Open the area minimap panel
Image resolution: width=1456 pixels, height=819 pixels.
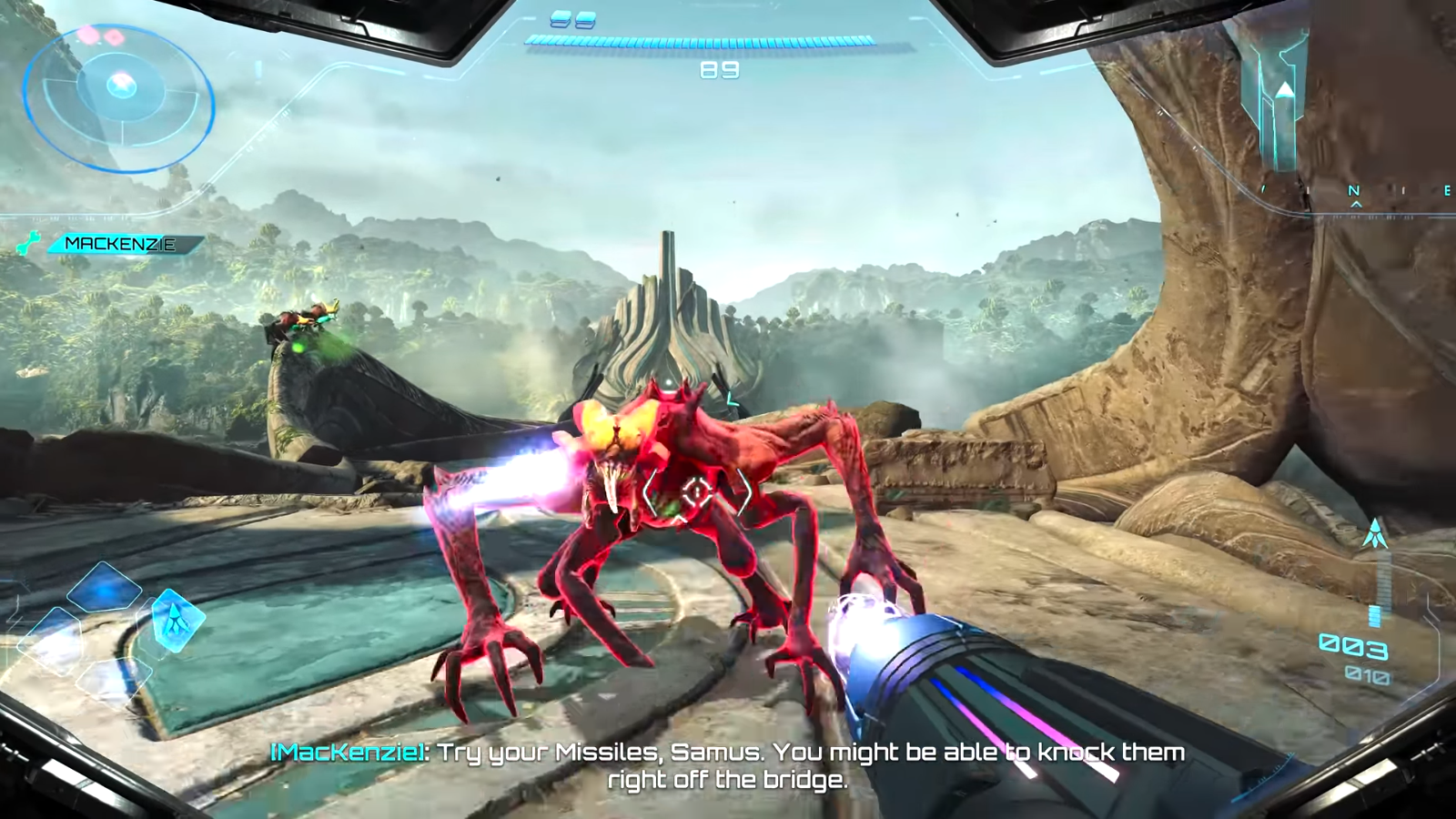click(1283, 100)
